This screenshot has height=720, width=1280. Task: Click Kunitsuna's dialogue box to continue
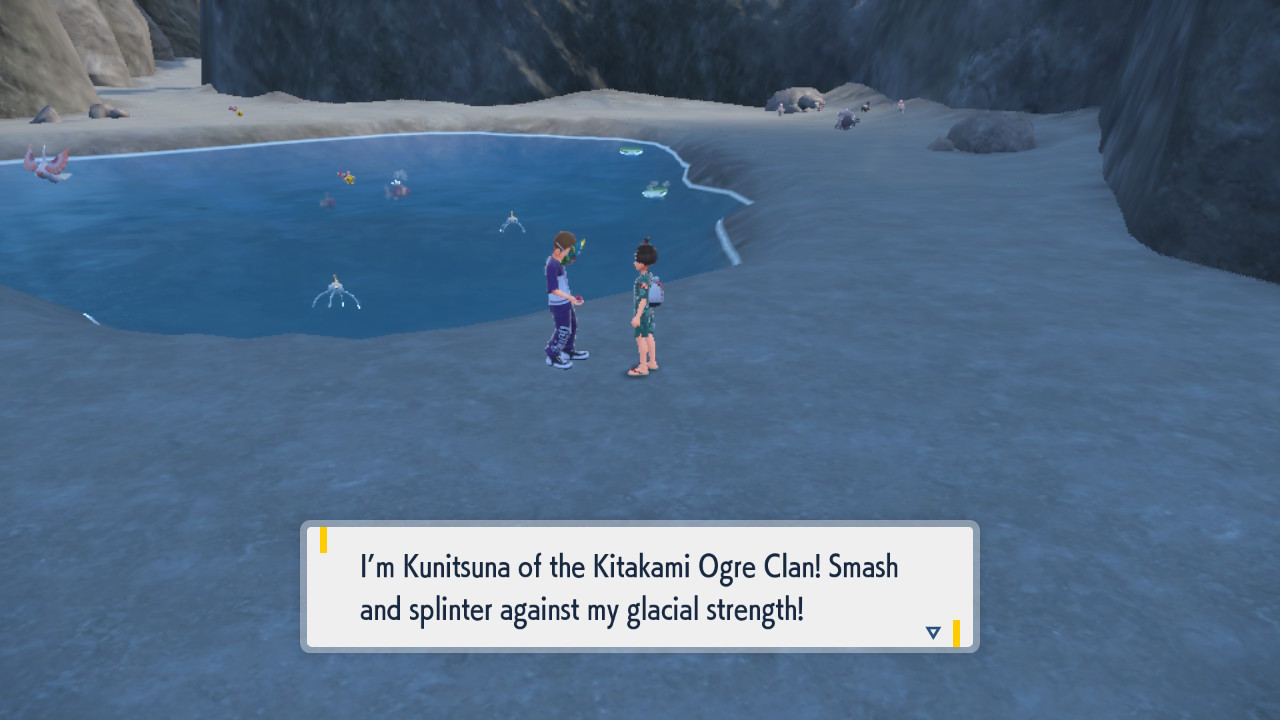pos(639,587)
